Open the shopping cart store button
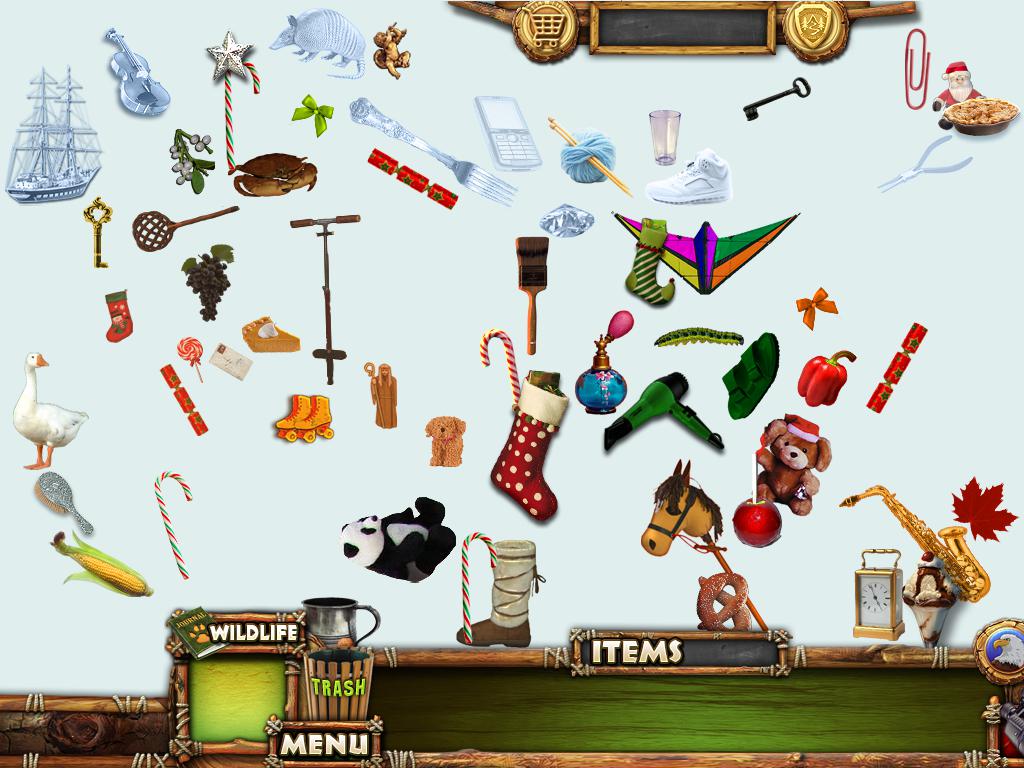The image size is (1024, 768). [545, 29]
